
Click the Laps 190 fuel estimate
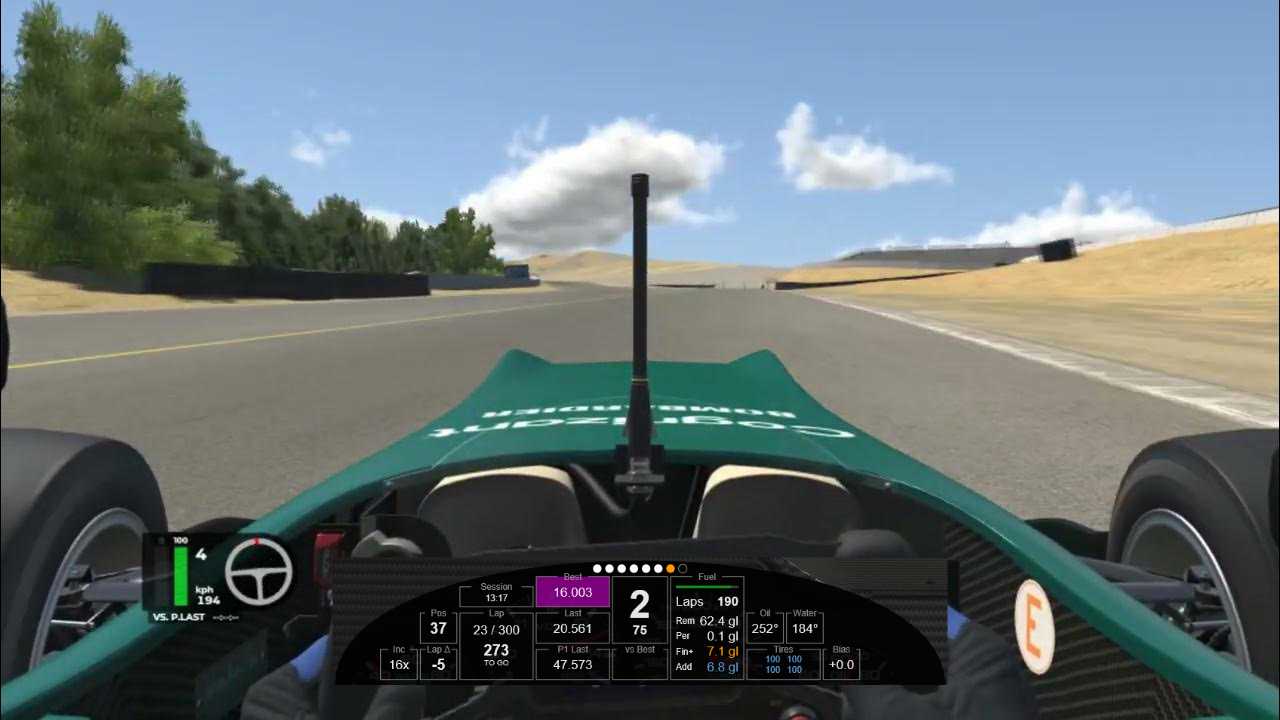[710, 601]
